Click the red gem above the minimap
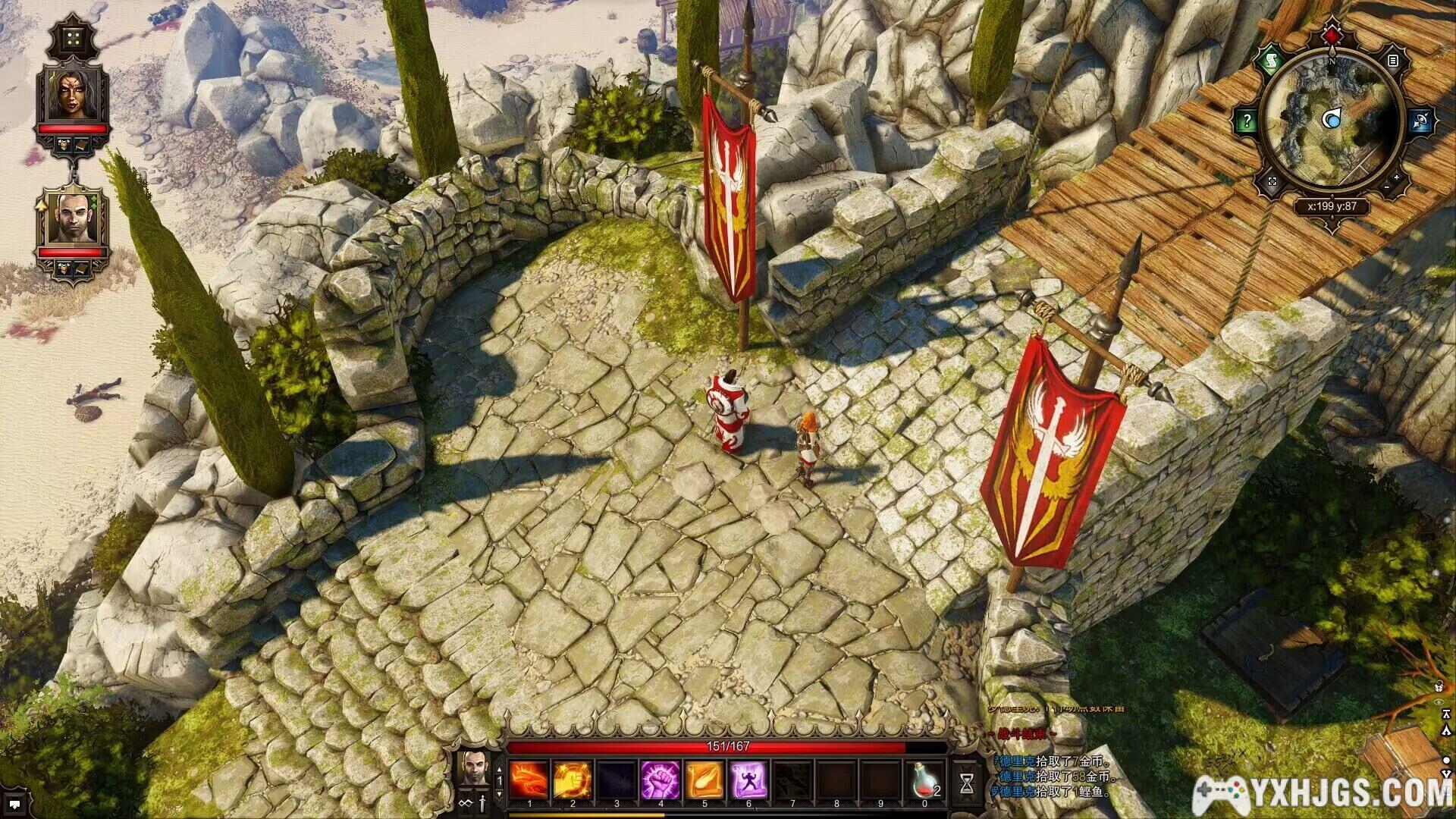This screenshot has width=1456, height=819. pyautogui.click(x=1332, y=34)
